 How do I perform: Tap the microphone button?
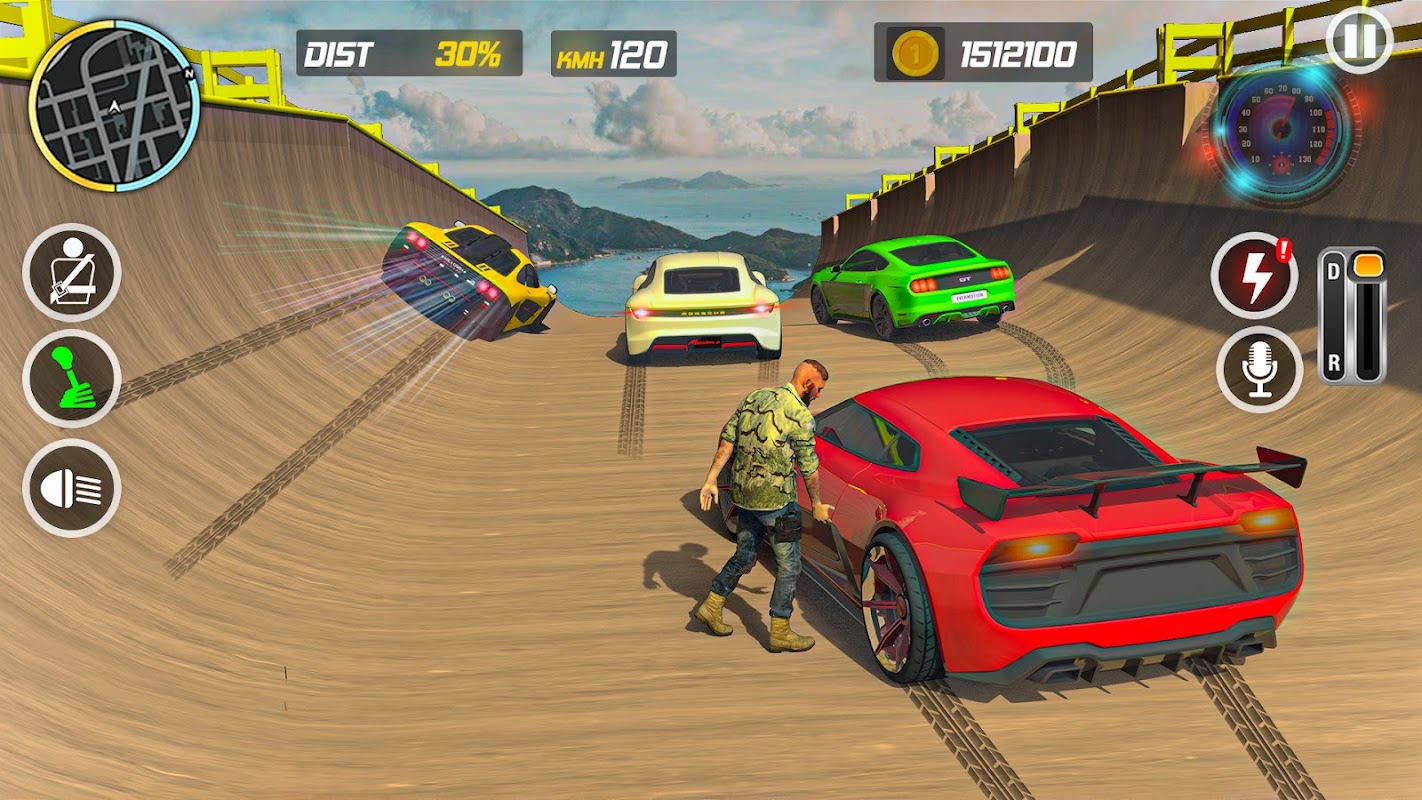1259,369
